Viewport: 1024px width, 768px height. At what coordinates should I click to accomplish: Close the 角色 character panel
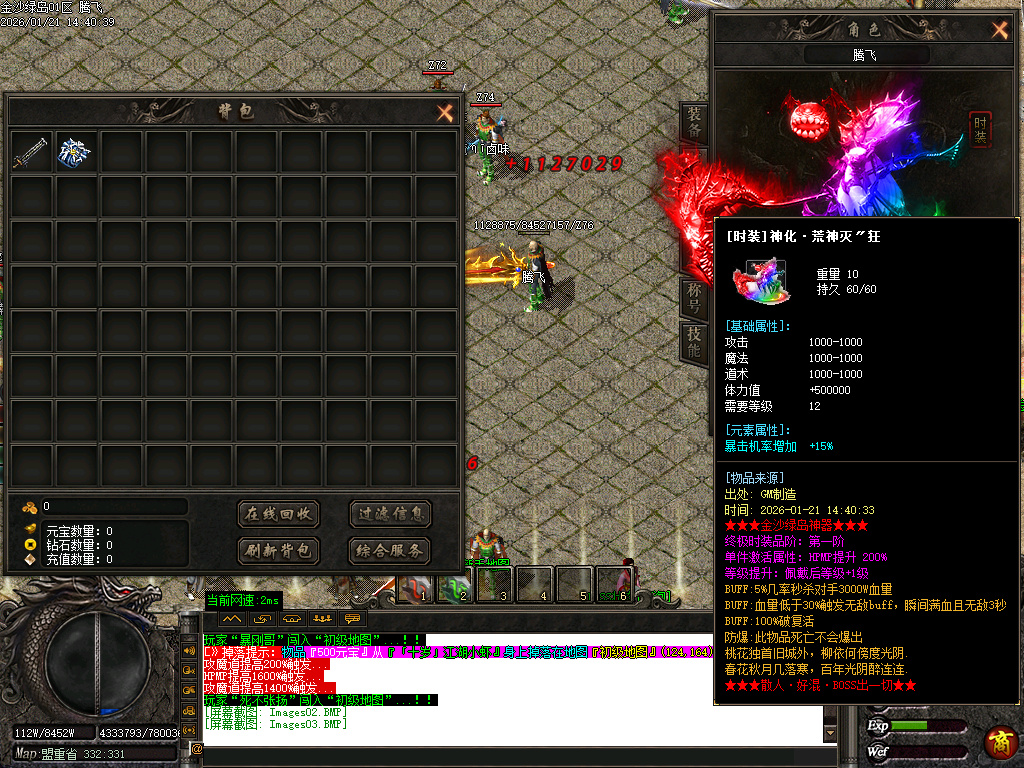tap(999, 30)
